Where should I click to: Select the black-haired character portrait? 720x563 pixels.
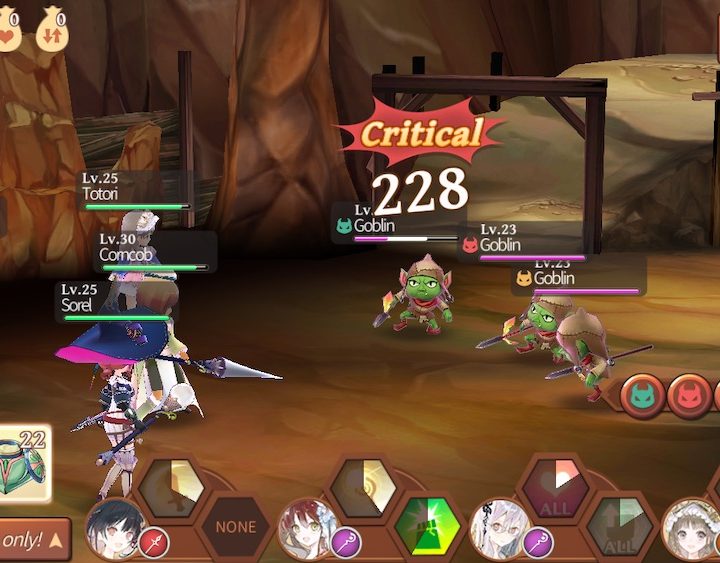[x=111, y=530]
